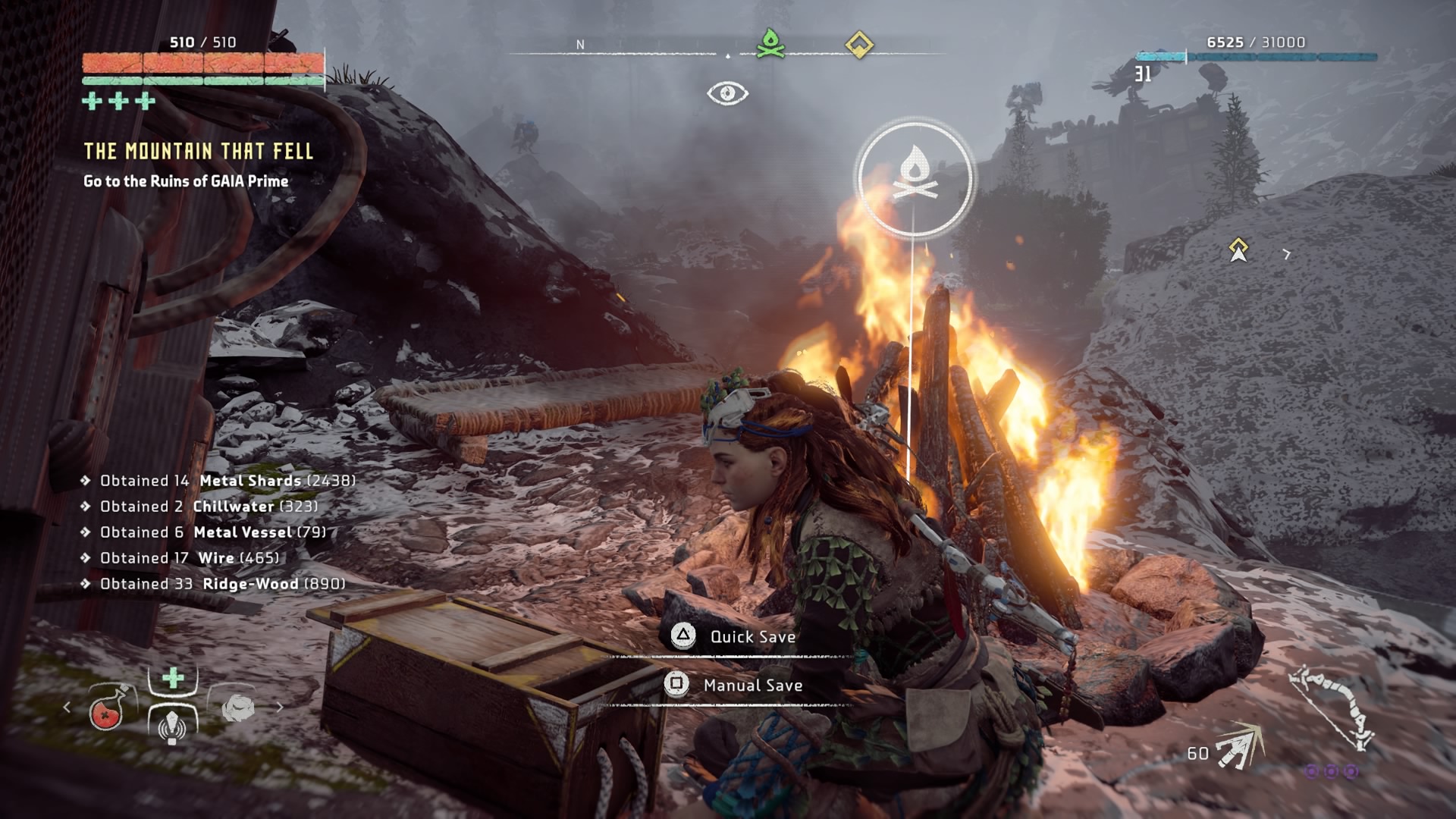Click the yellow quest waypoint marker

[1238, 249]
